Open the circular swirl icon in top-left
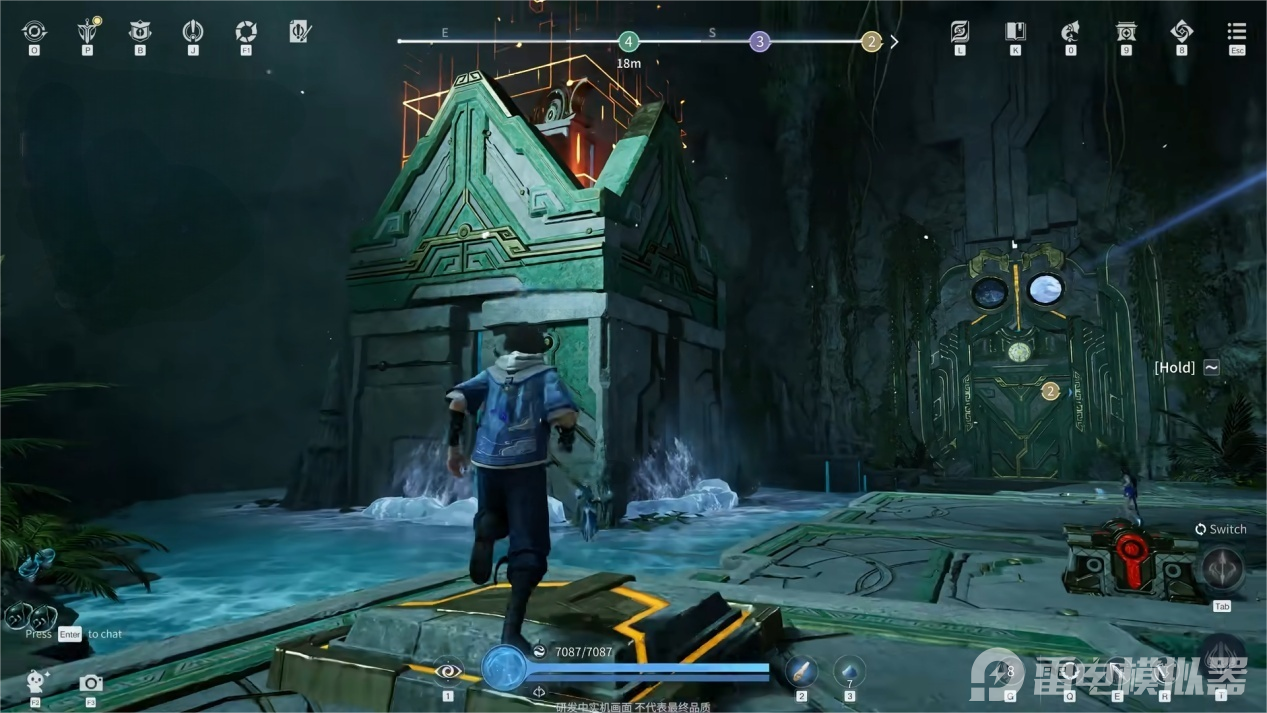This screenshot has width=1267, height=713. 34,32
